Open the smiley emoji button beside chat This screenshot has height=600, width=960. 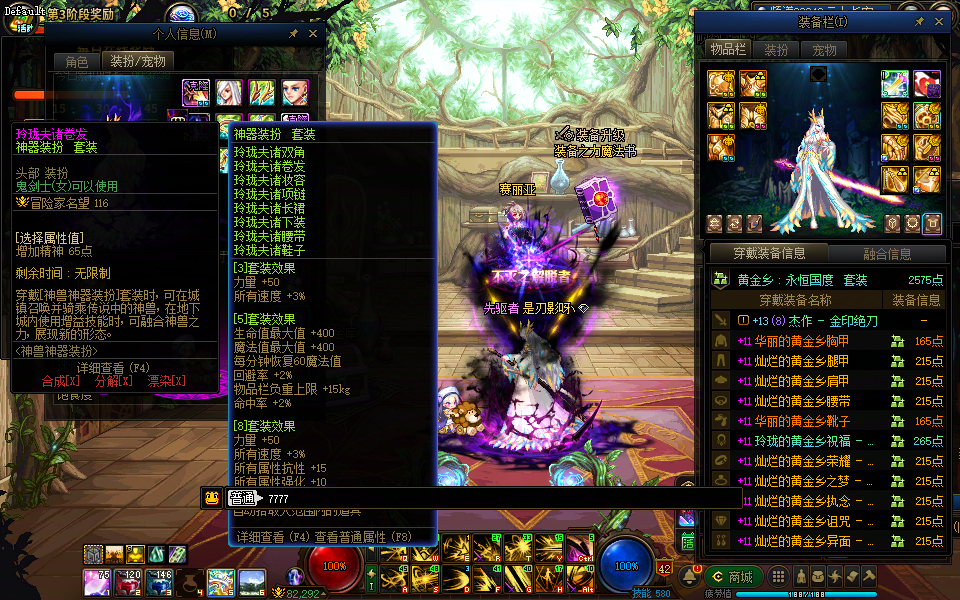pyautogui.click(x=212, y=498)
